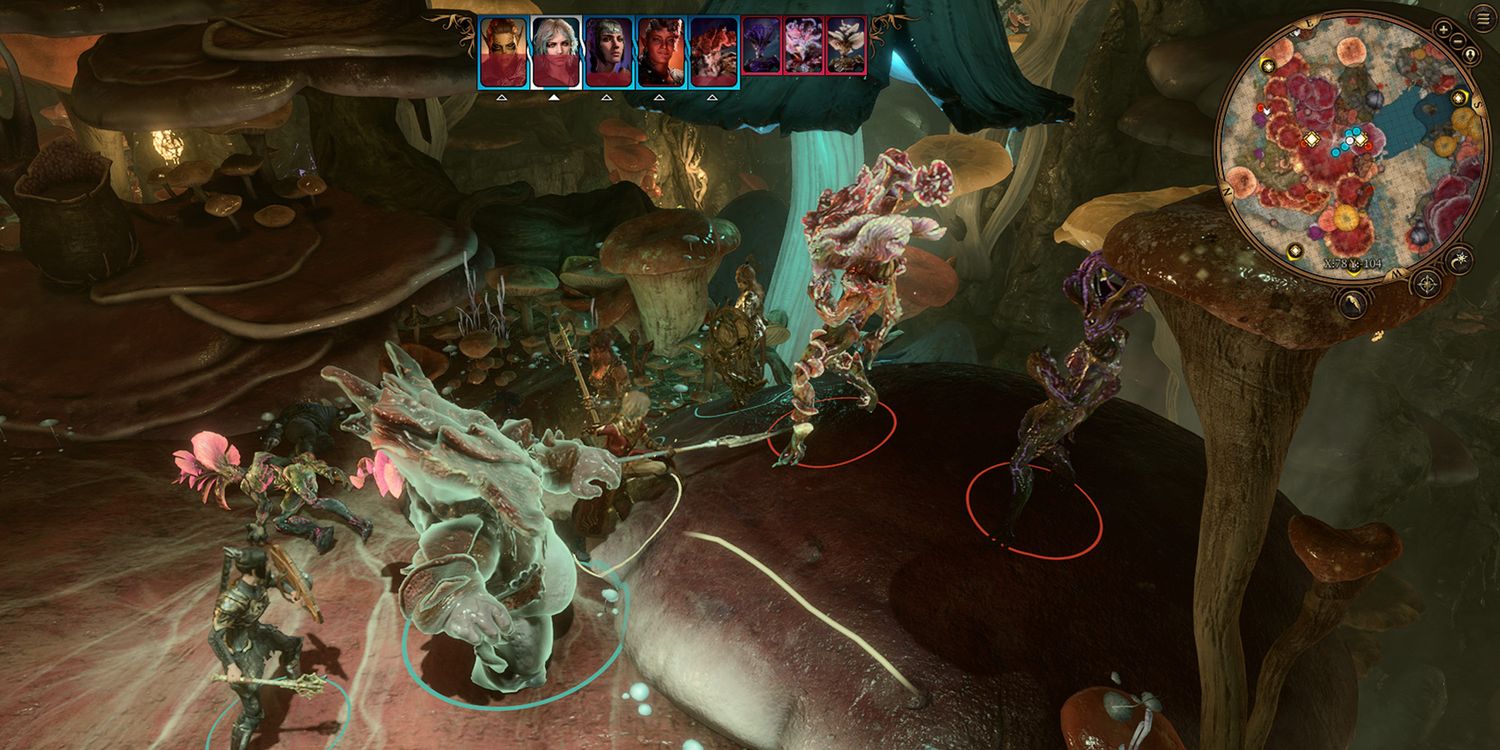Zoom in the minimap with plus button
Screen dimensions: 1500x750
tap(1441, 28)
